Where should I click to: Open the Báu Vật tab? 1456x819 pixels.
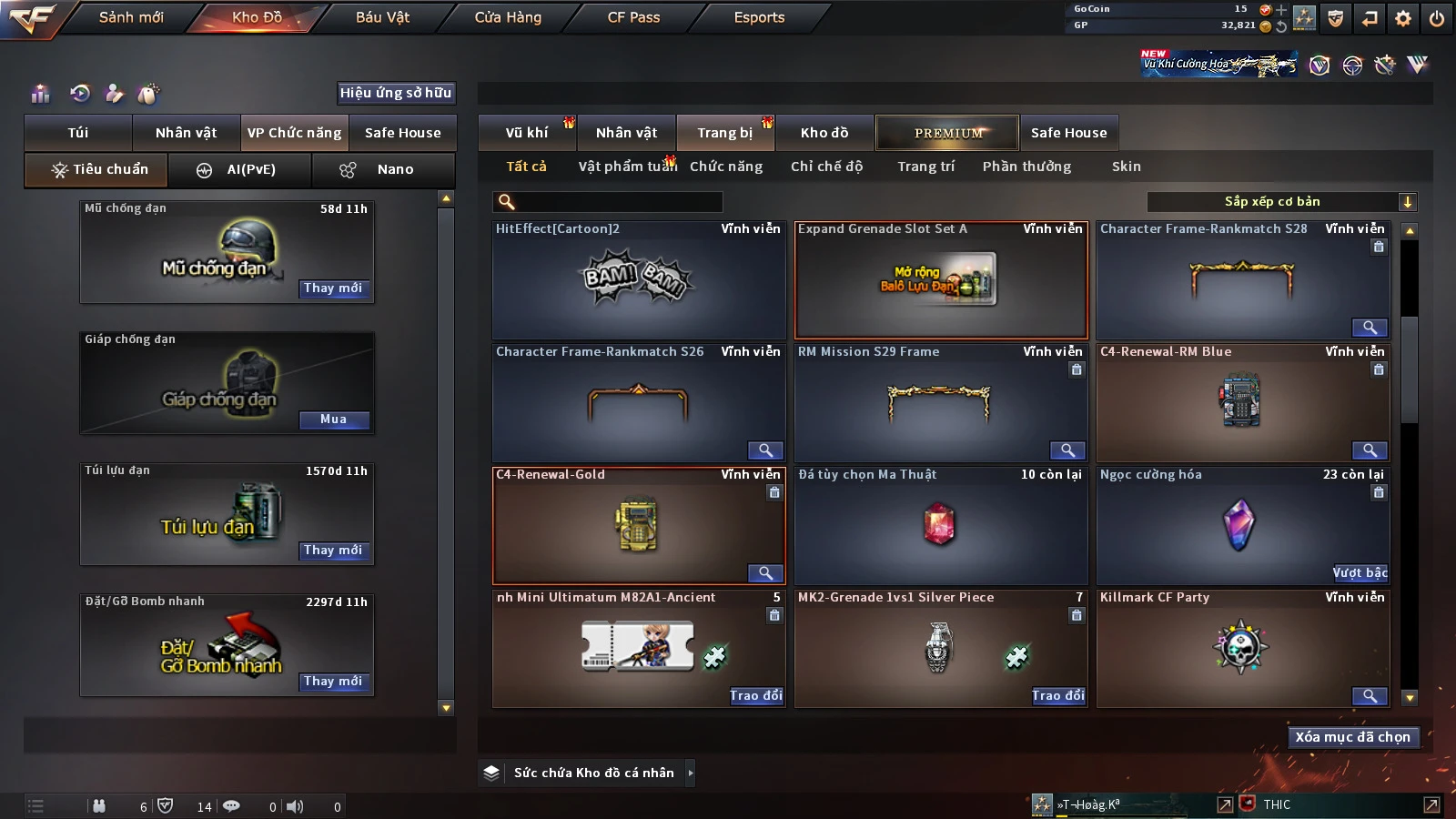pos(382,17)
